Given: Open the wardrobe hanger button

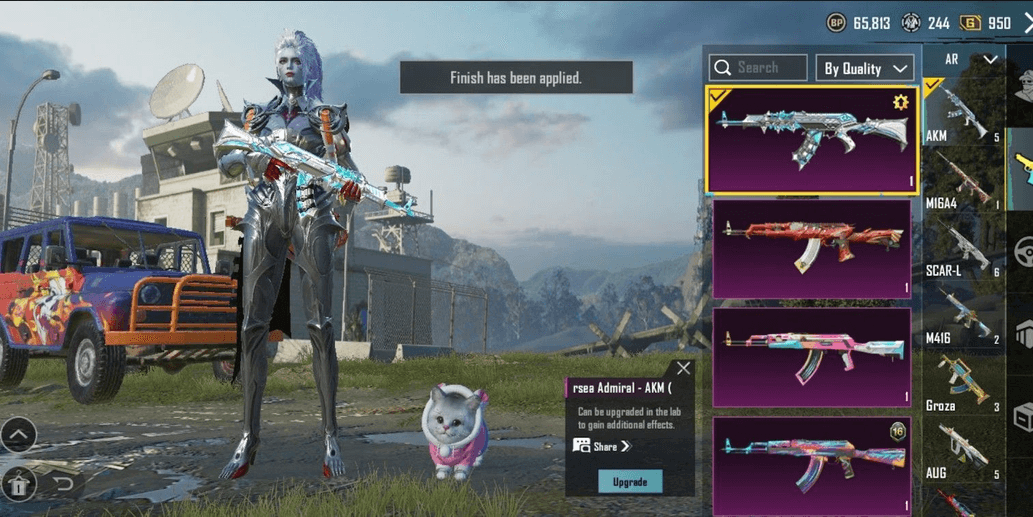Looking at the screenshot, I should coord(19,484).
